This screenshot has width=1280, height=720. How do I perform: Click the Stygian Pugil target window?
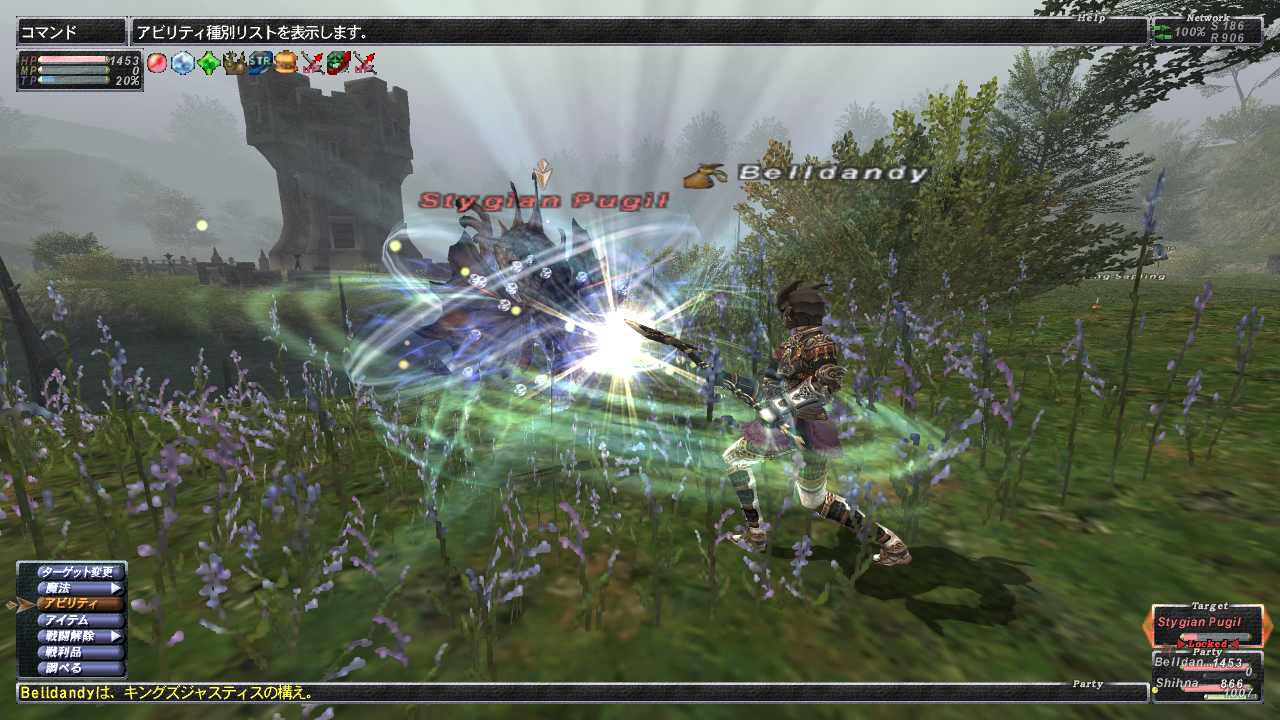pyautogui.click(x=1207, y=624)
